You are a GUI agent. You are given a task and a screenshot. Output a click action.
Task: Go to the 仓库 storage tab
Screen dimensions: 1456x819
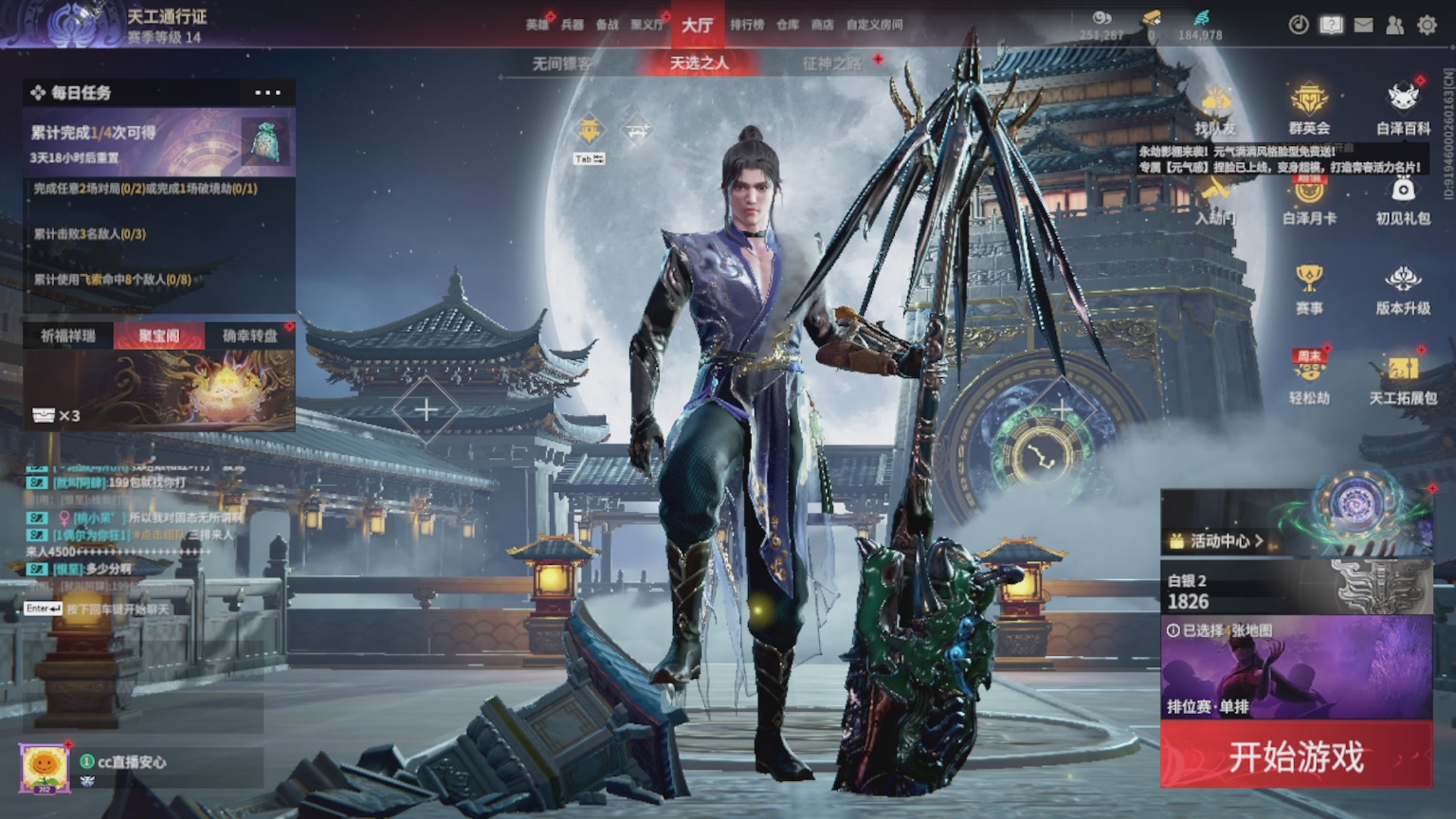pyautogui.click(x=788, y=25)
